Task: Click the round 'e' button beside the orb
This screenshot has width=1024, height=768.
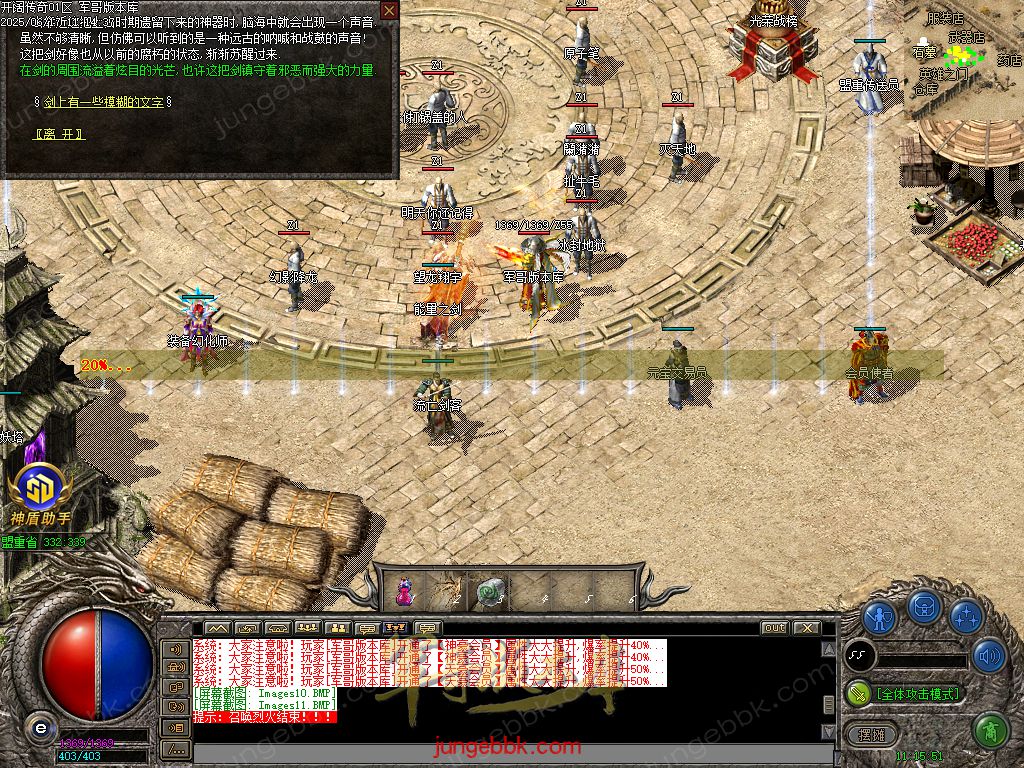Action: click(40, 727)
